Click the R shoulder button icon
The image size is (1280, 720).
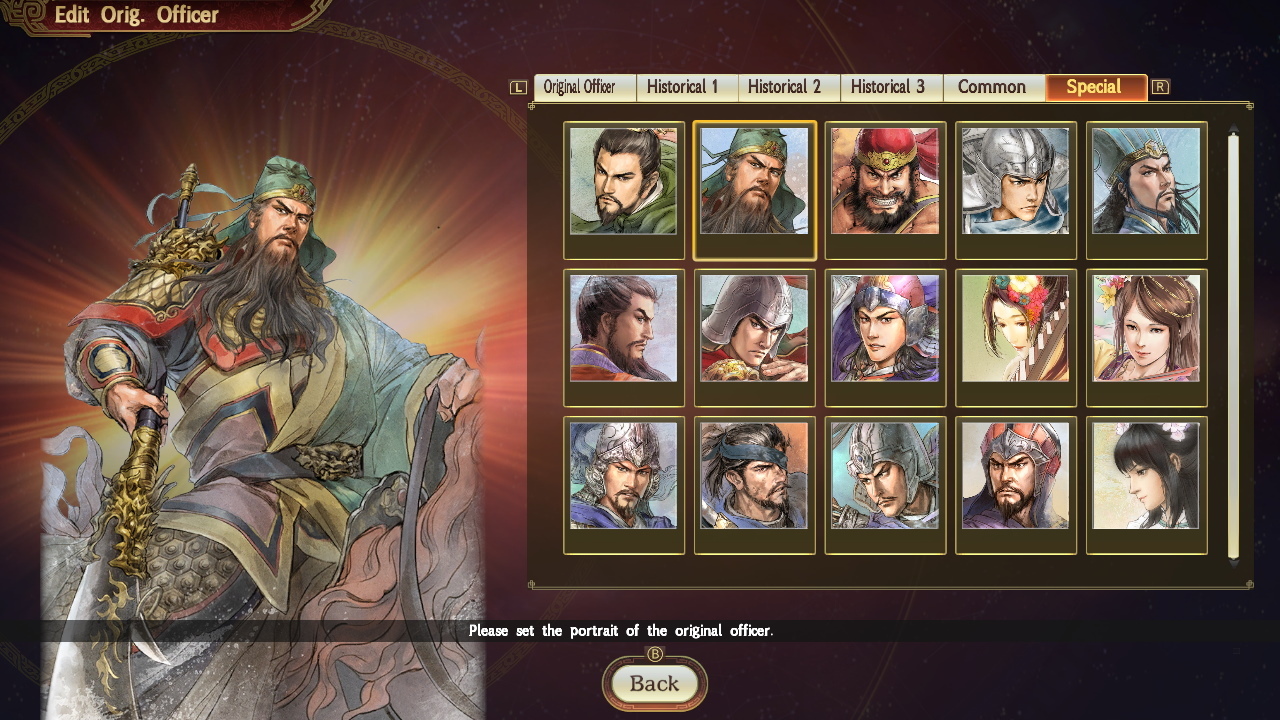(x=1160, y=87)
